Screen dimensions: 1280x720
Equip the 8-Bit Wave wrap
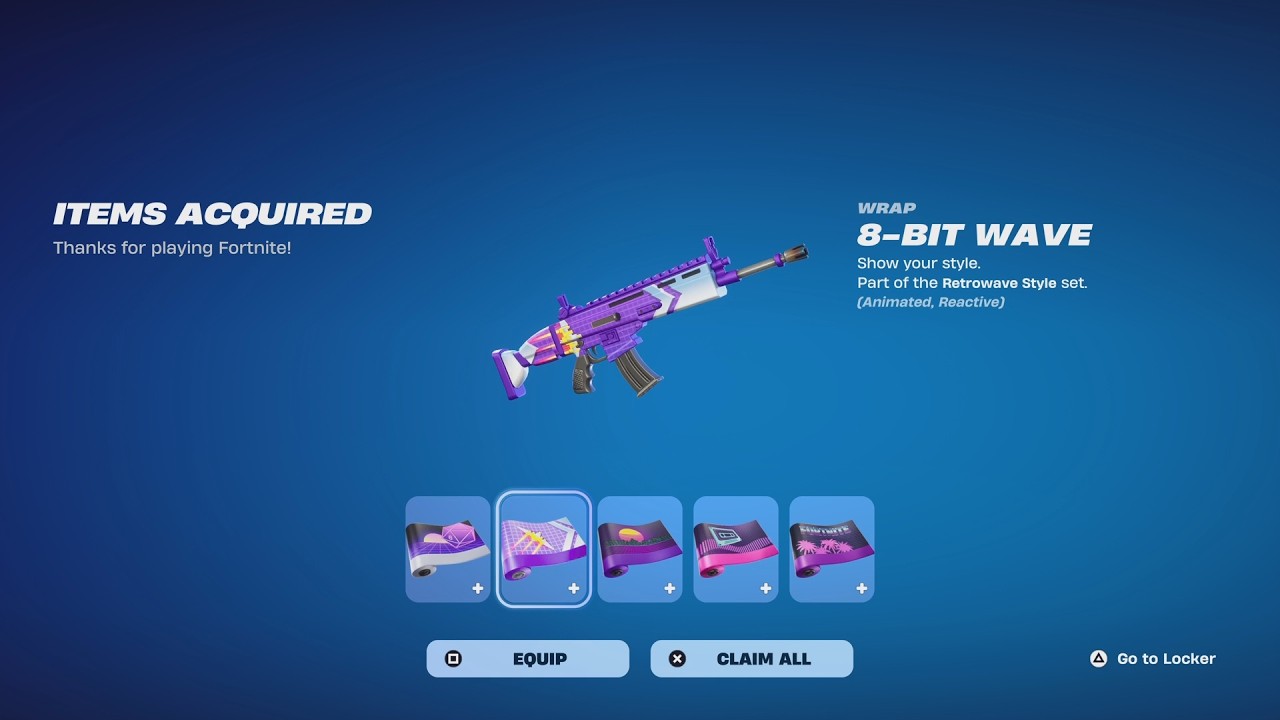click(x=527, y=659)
